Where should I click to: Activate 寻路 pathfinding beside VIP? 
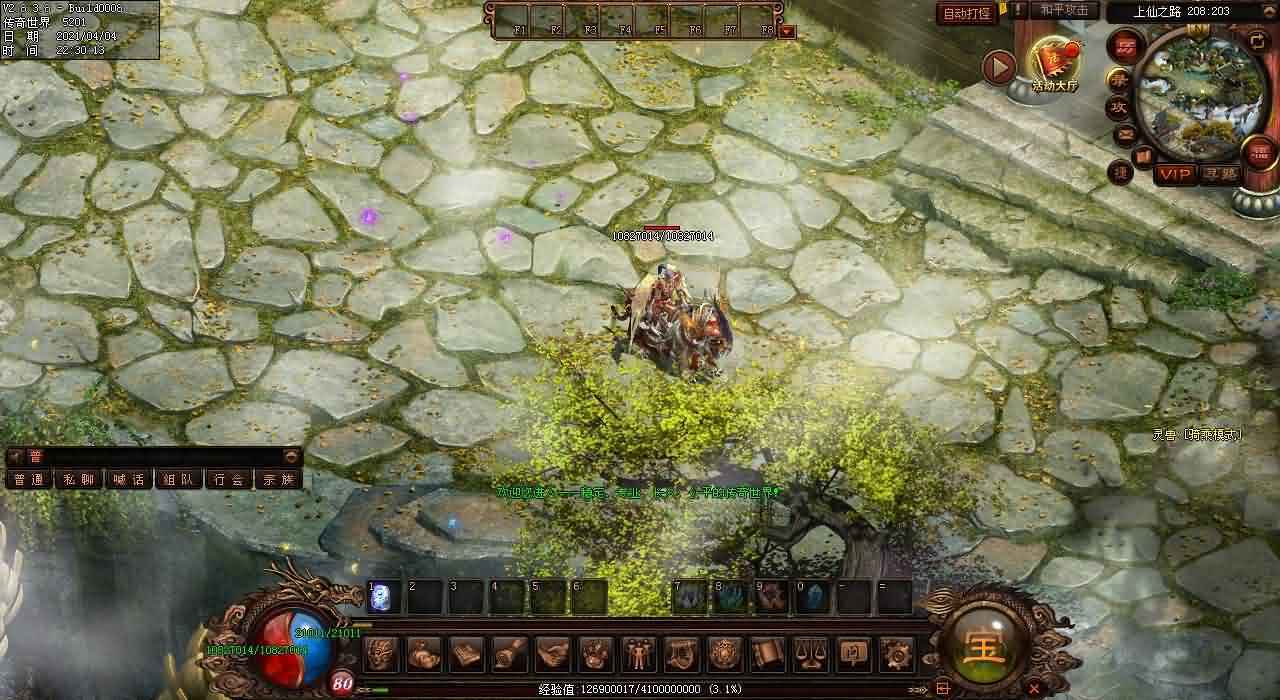1217,175
